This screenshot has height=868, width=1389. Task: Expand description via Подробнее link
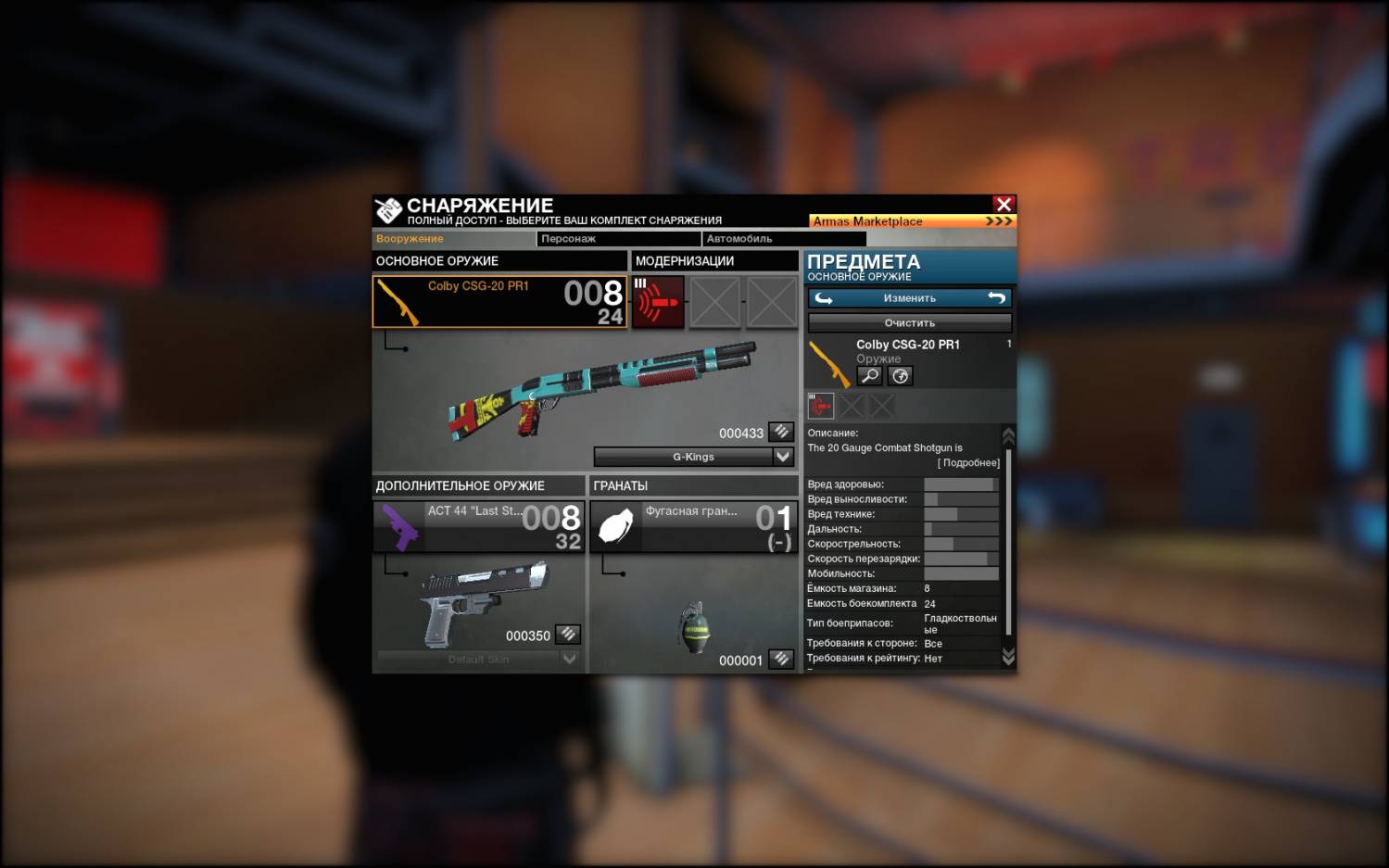pyautogui.click(x=968, y=463)
